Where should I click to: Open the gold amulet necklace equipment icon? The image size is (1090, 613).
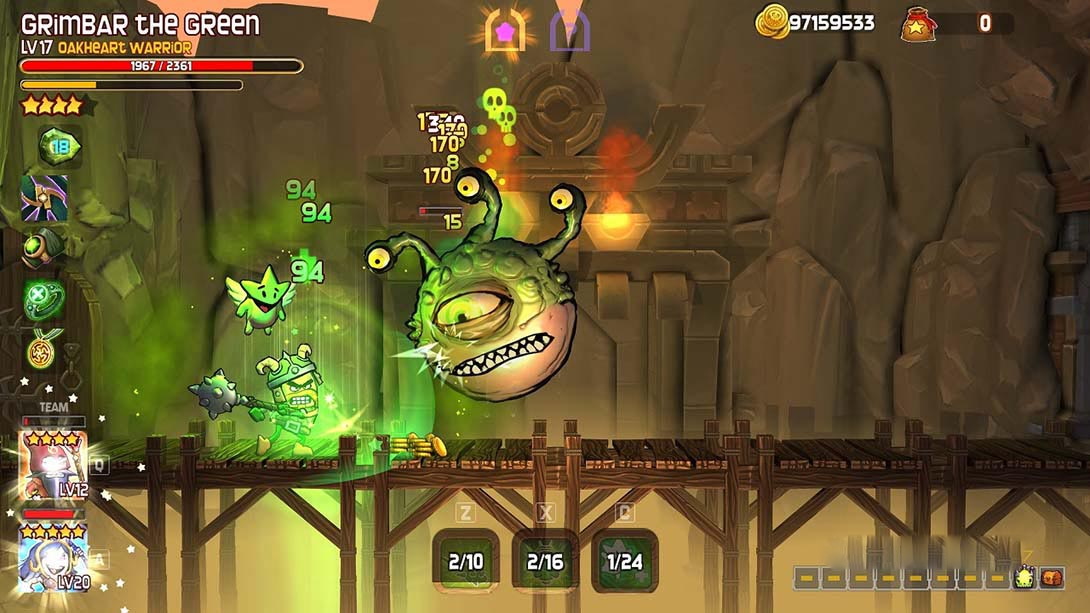(x=44, y=349)
